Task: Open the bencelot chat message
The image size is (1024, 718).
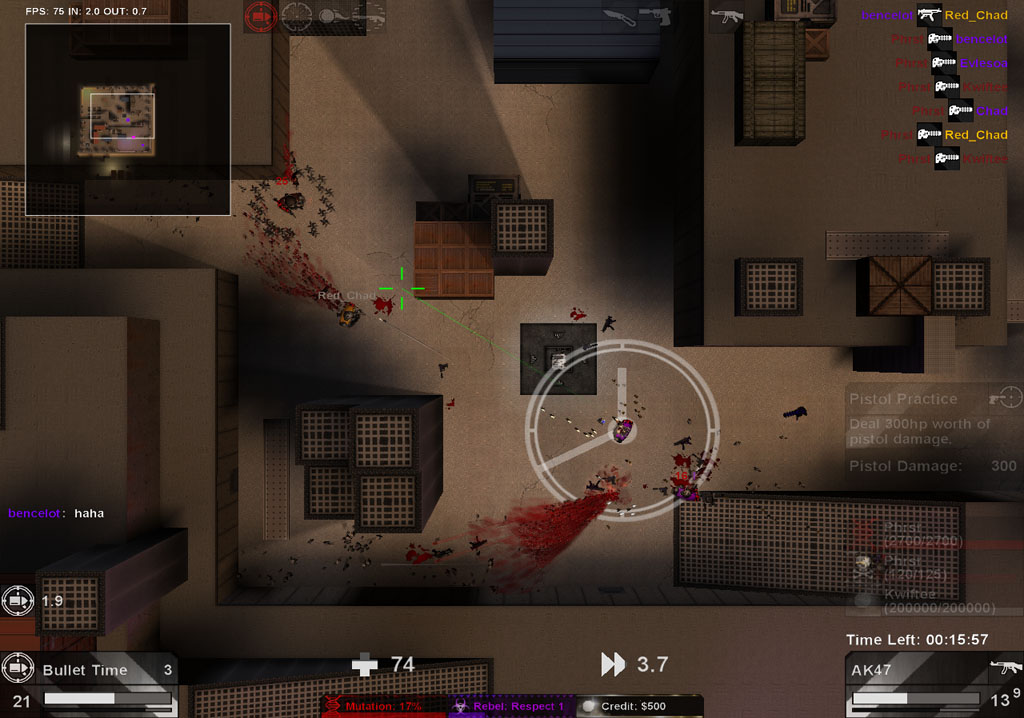Action: (56, 513)
